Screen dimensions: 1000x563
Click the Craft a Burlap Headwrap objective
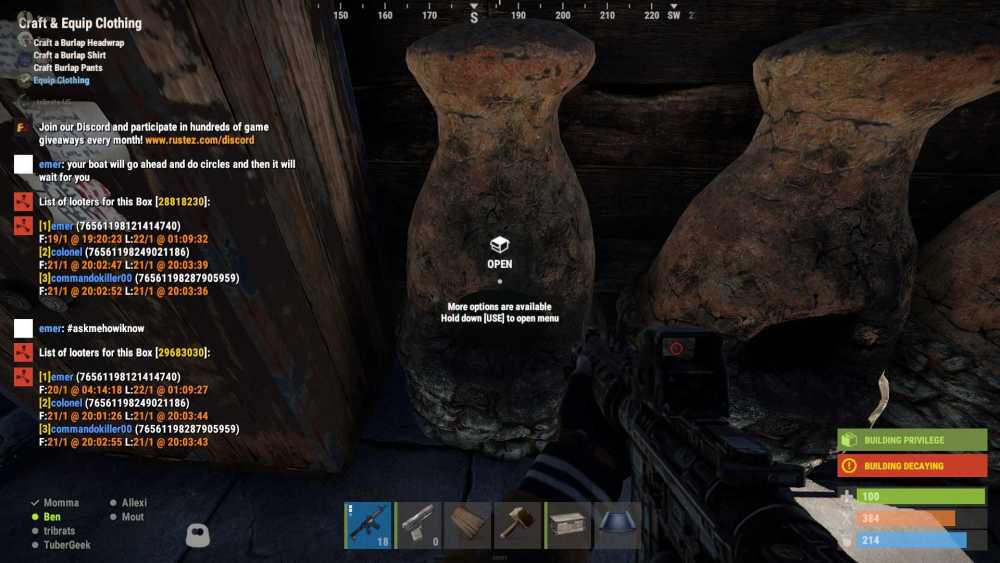point(77,43)
